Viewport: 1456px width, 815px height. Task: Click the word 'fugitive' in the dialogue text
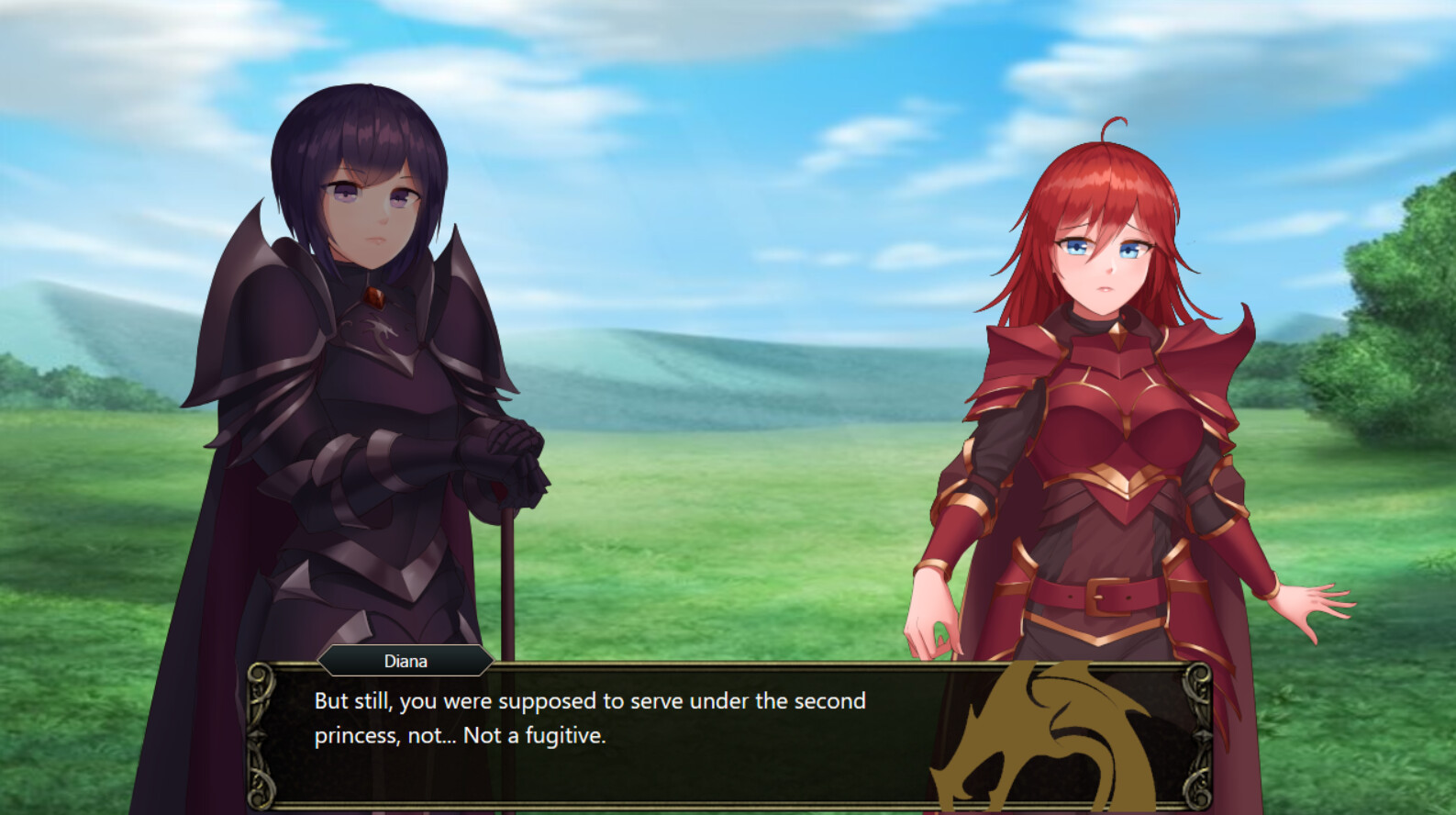[x=565, y=735]
